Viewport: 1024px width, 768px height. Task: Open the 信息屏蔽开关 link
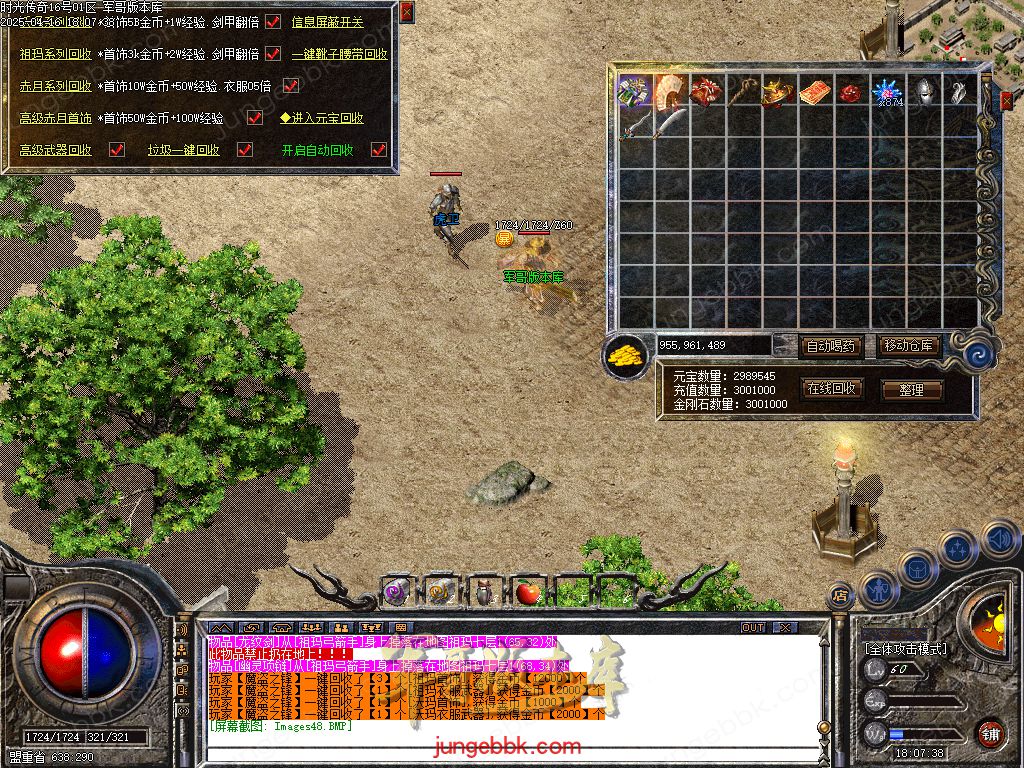(327, 22)
